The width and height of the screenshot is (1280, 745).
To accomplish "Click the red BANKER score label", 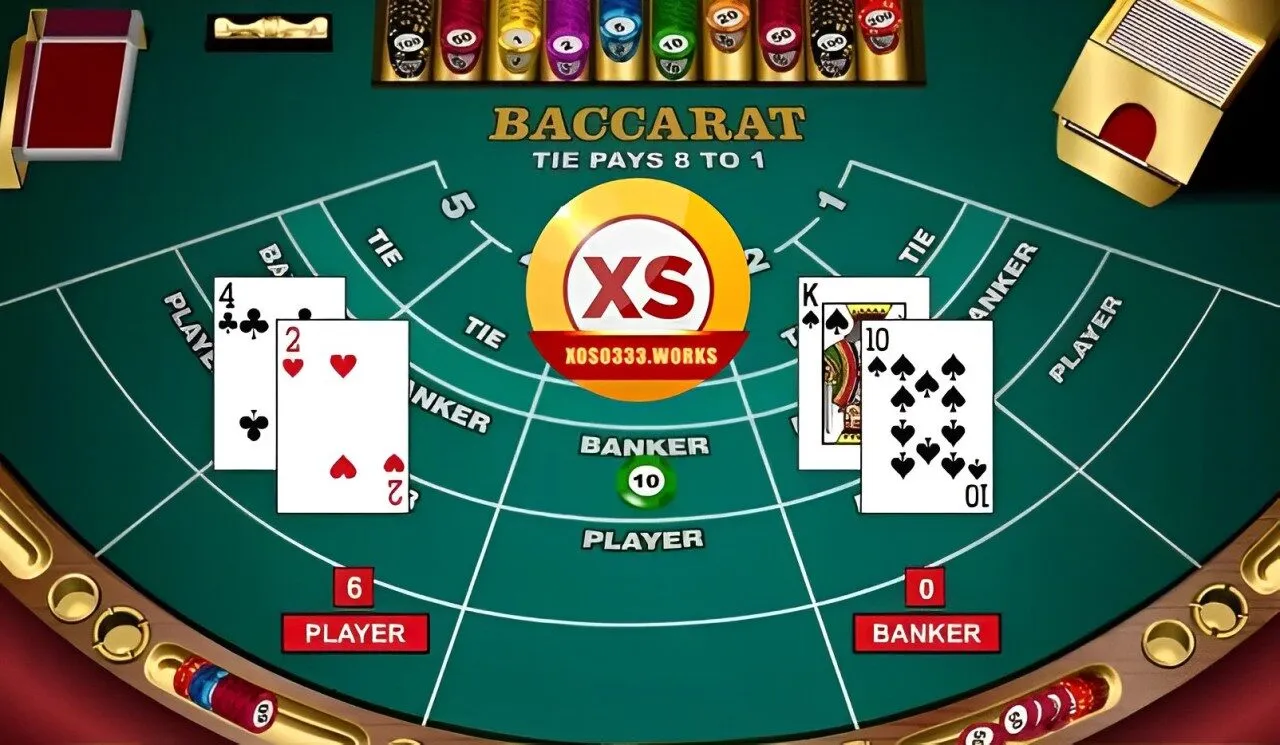I will pos(926,633).
